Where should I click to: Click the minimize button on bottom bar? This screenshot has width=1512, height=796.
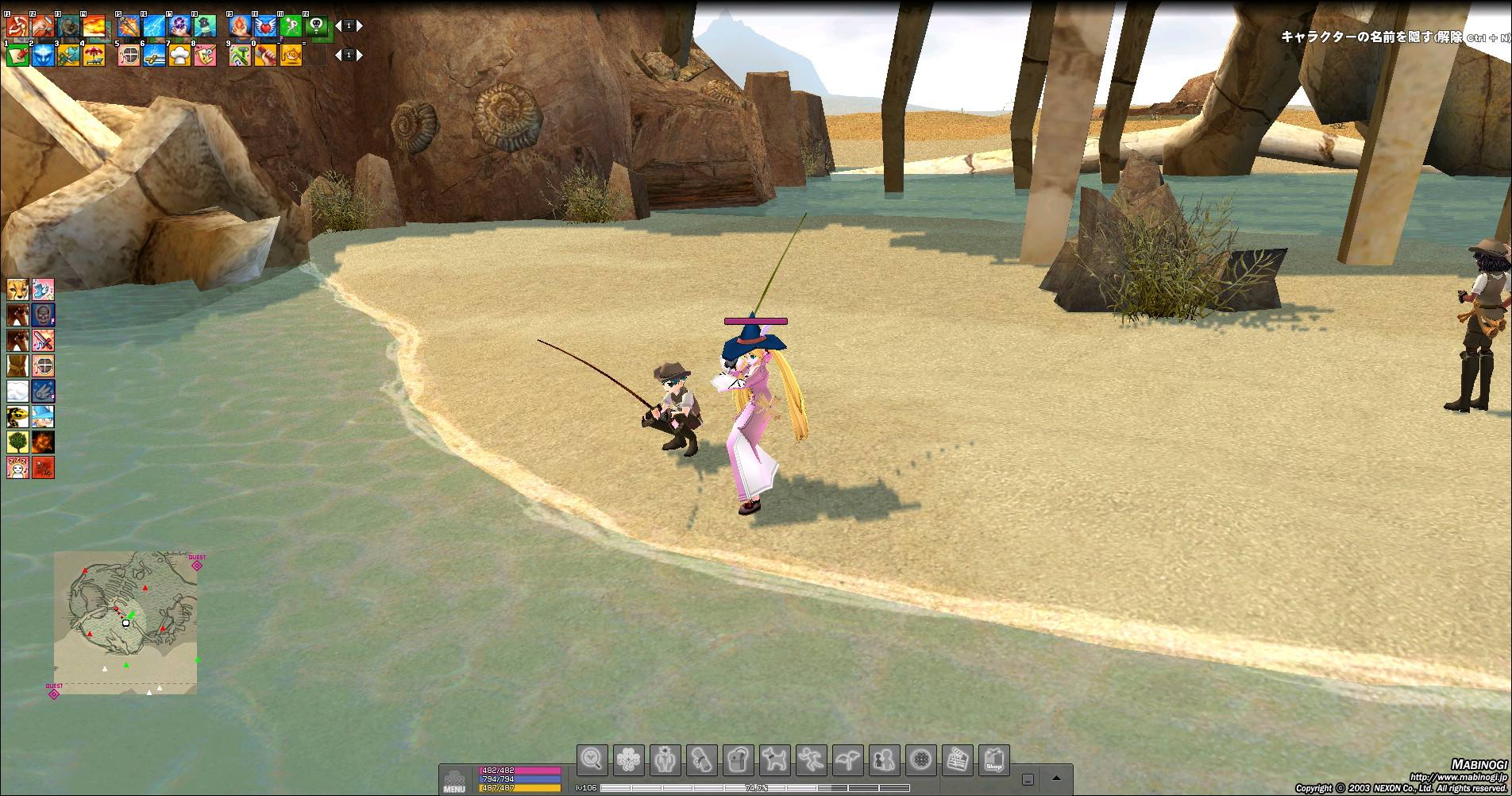pyautogui.click(x=1028, y=780)
